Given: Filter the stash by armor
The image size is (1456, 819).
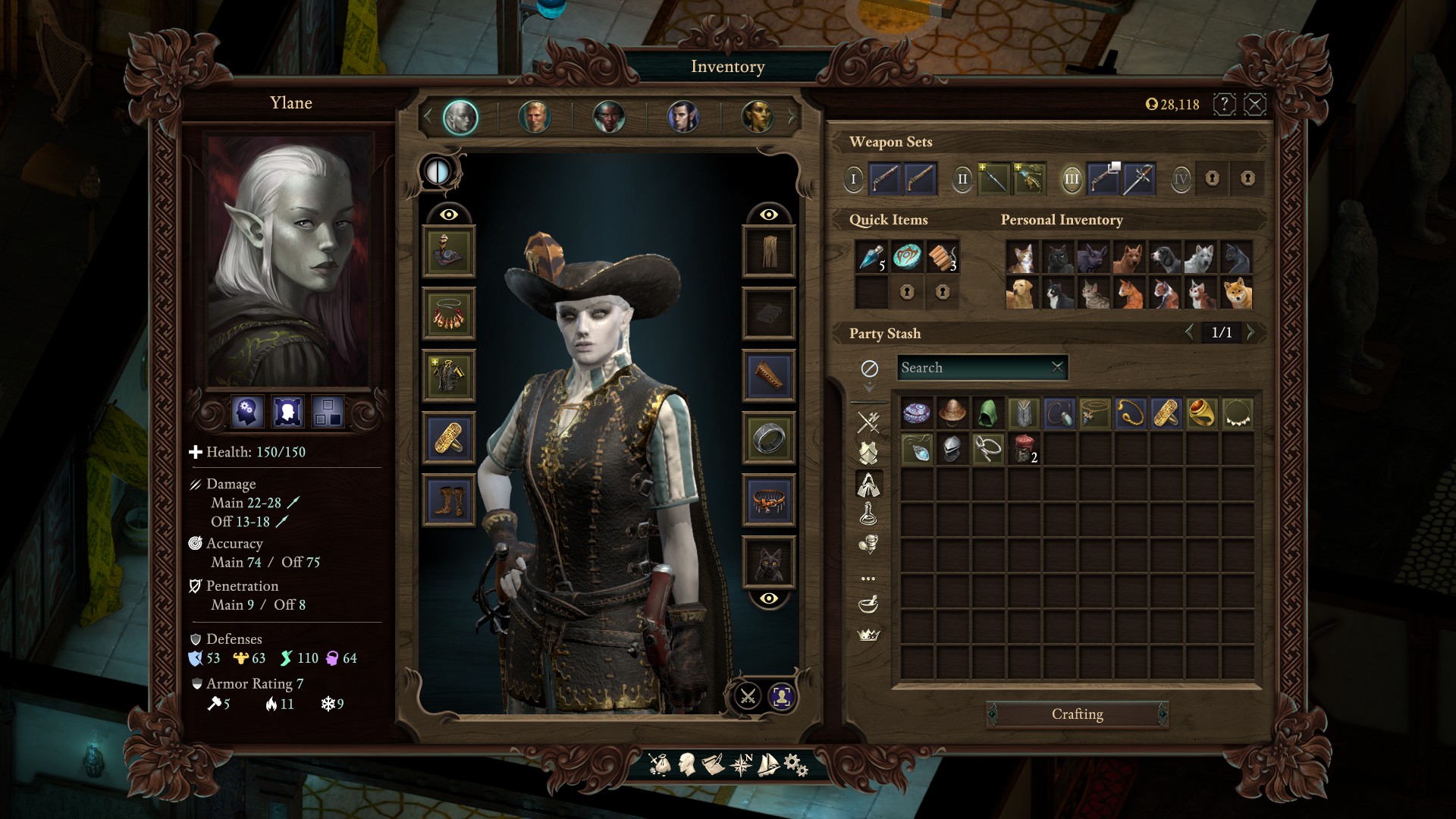Looking at the screenshot, I should [x=868, y=453].
